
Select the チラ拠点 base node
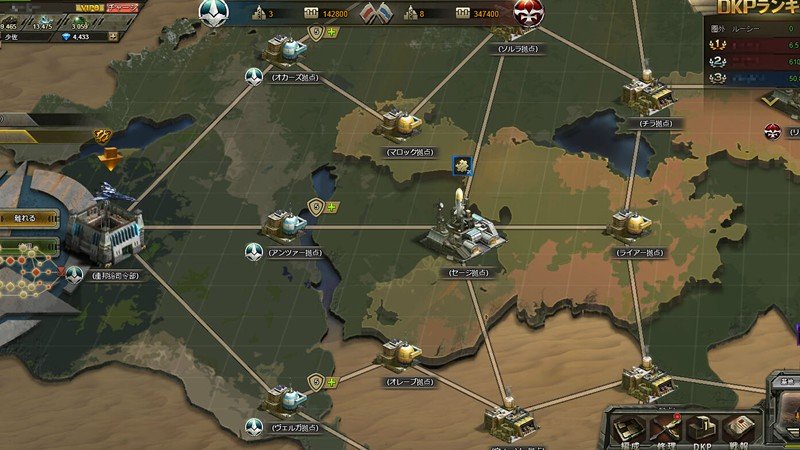[646, 94]
